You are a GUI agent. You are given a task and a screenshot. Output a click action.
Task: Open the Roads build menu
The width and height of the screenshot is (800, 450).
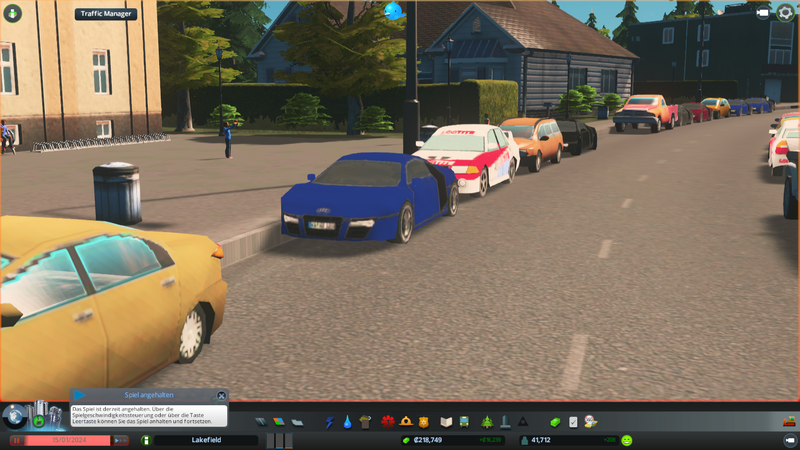pos(261,422)
